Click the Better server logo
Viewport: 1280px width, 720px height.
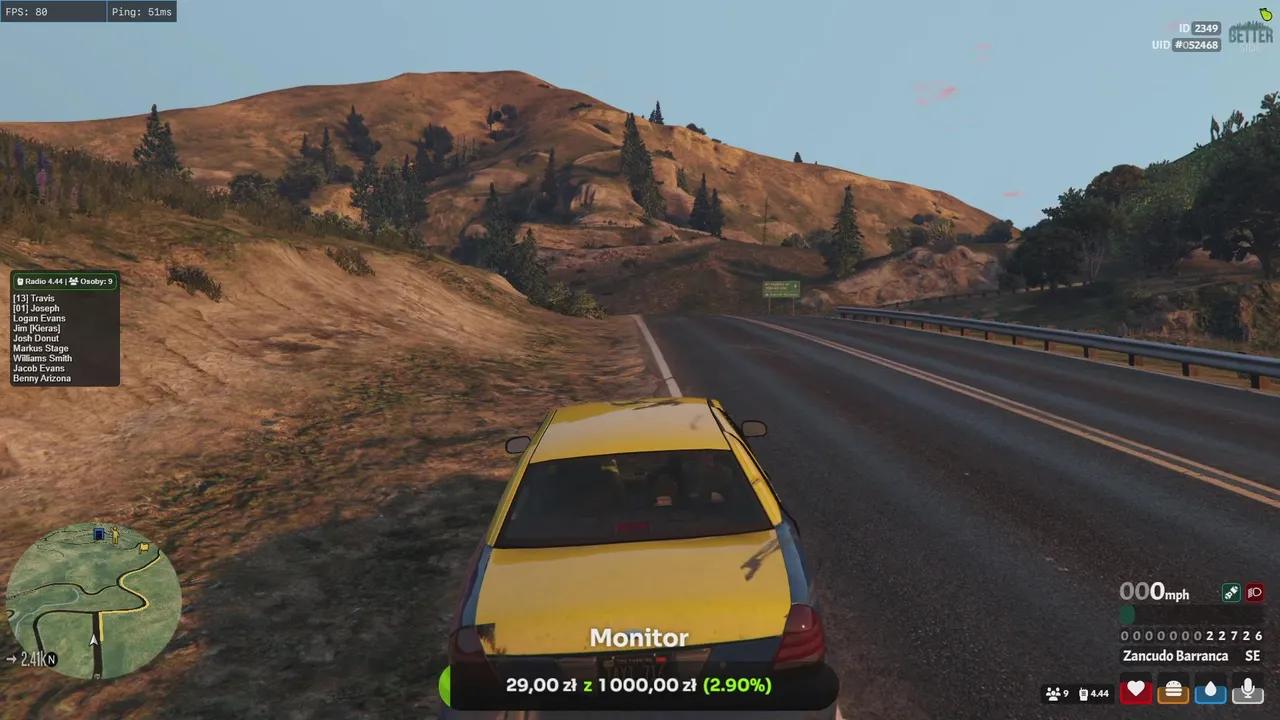[x=1250, y=33]
